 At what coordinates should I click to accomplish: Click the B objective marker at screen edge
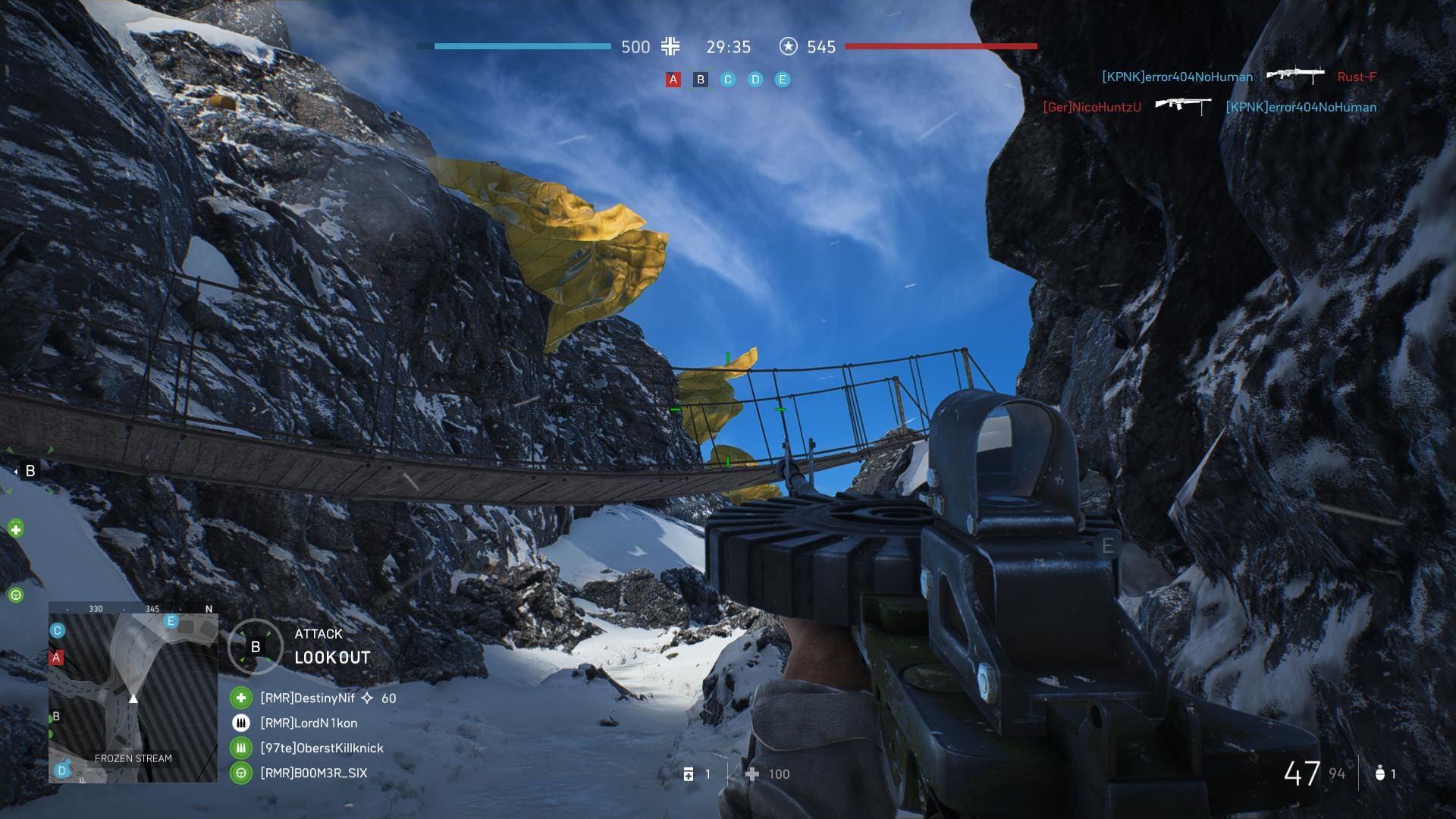[x=30, y=471]
